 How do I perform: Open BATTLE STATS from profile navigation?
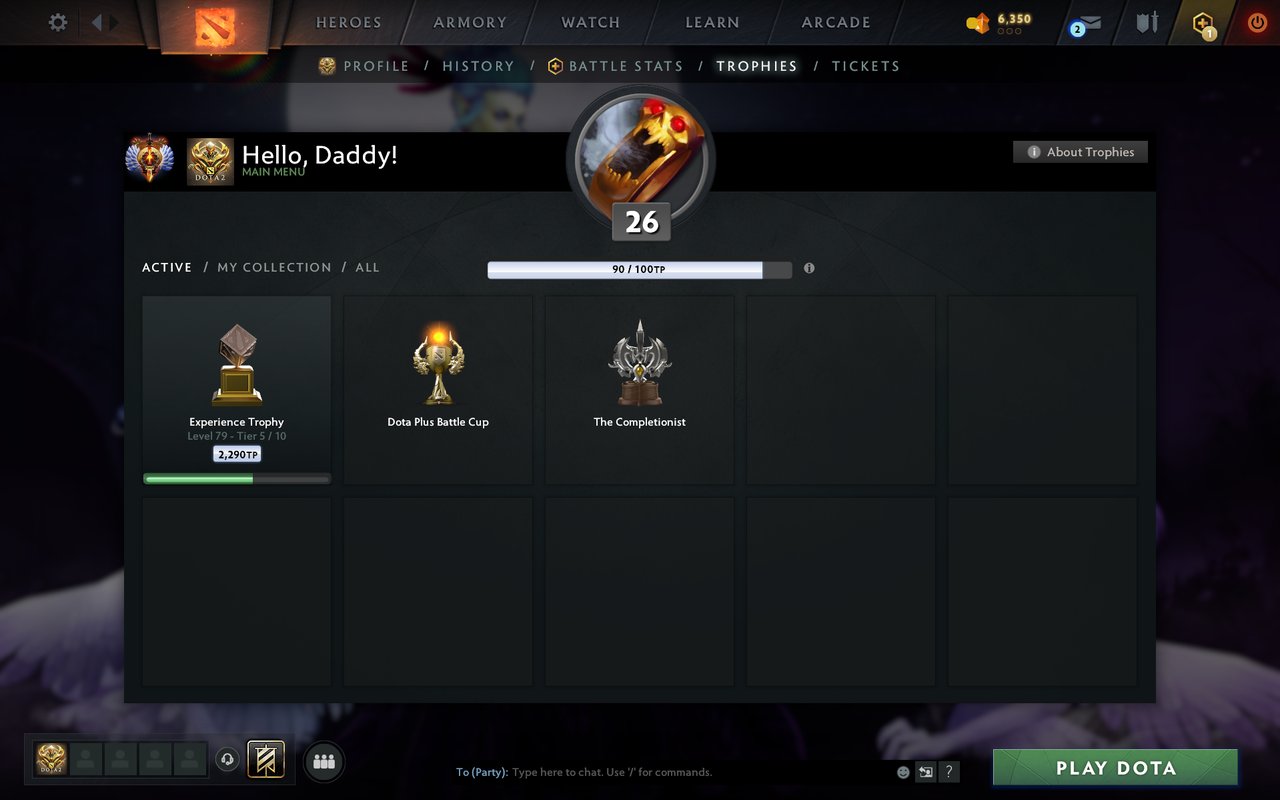click(624, 66)
